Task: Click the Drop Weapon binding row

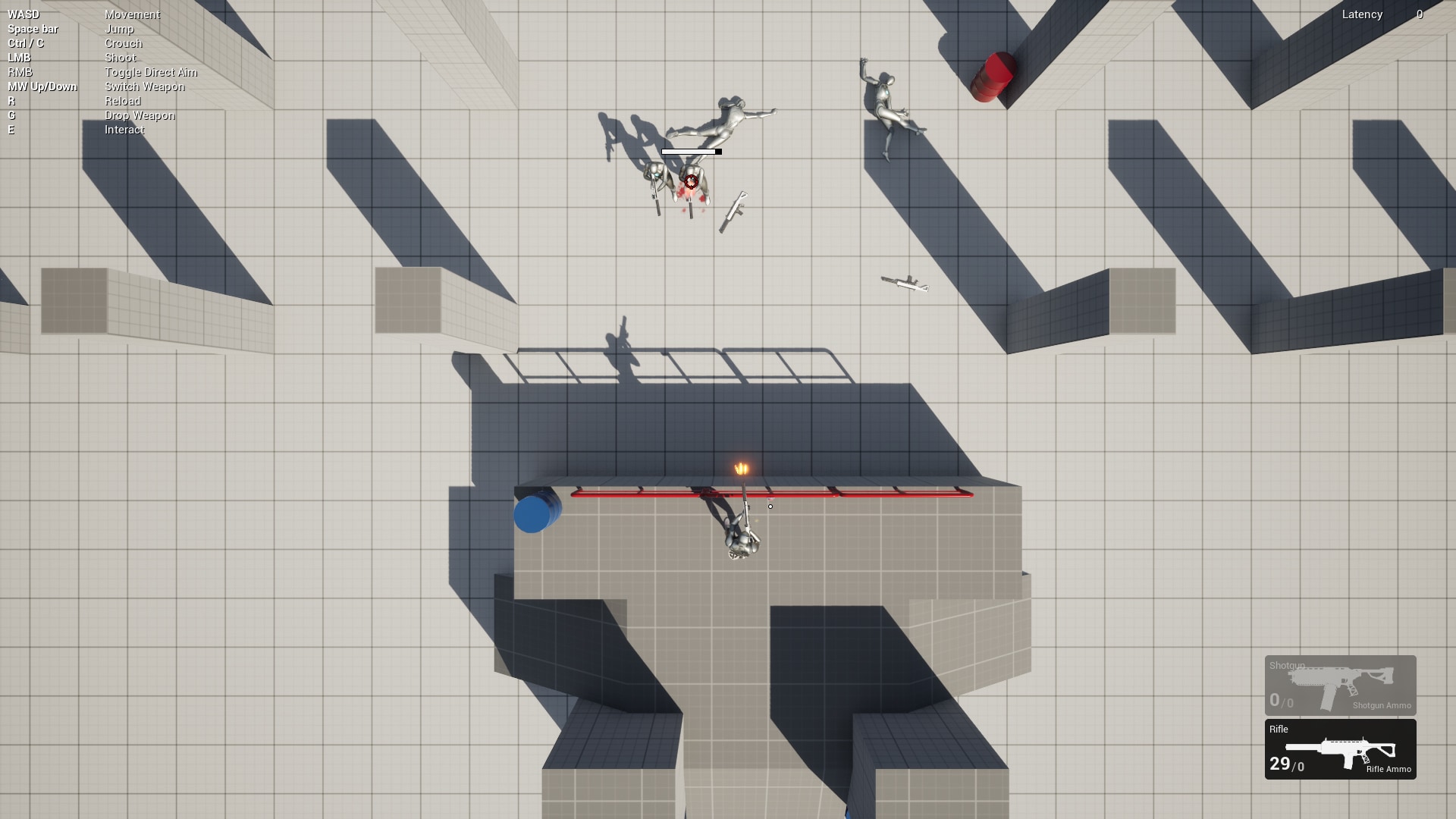Action: pyautogui.click(x=139, y=115)
